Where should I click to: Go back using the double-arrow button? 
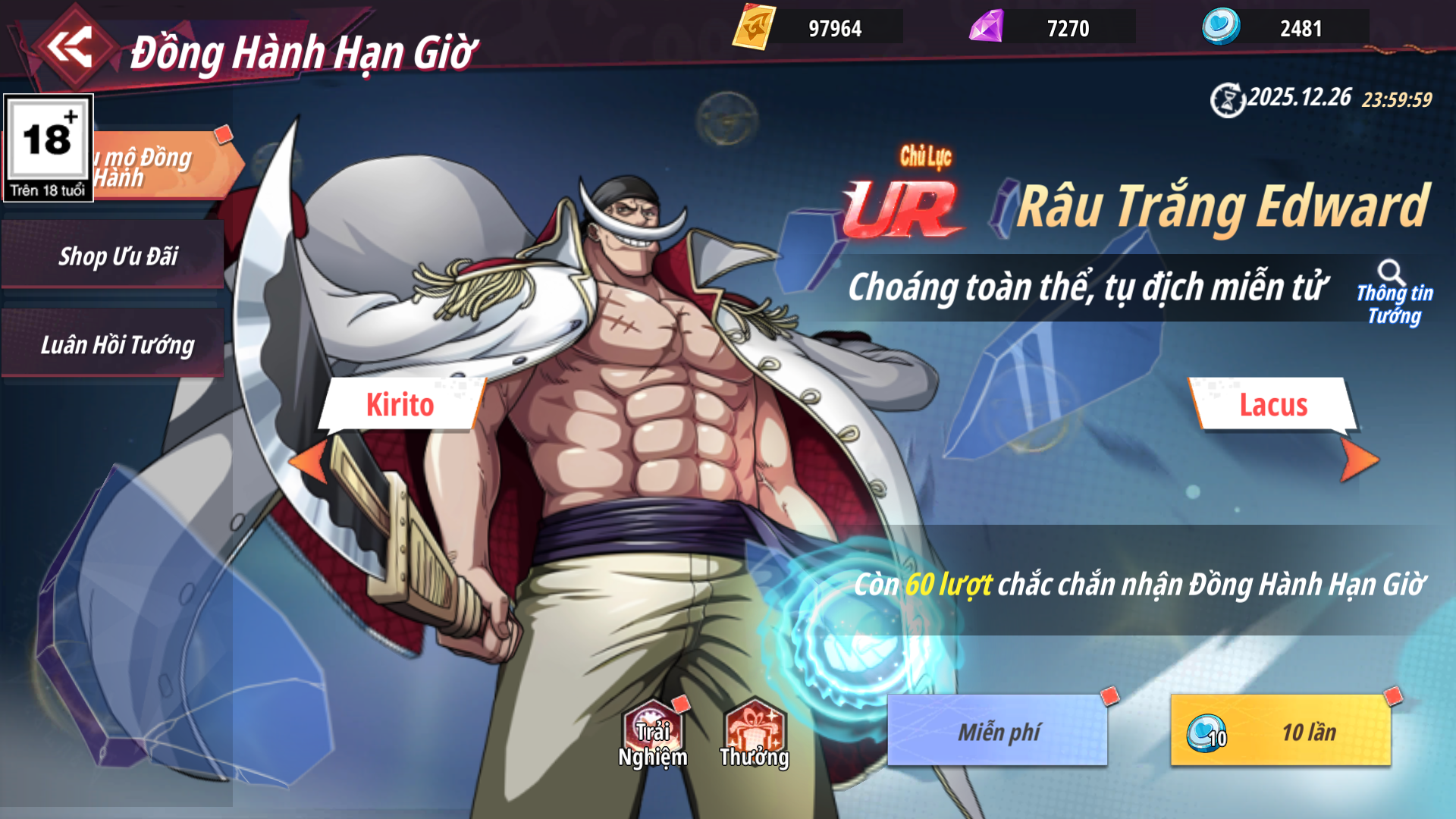(x=70, y=47)
